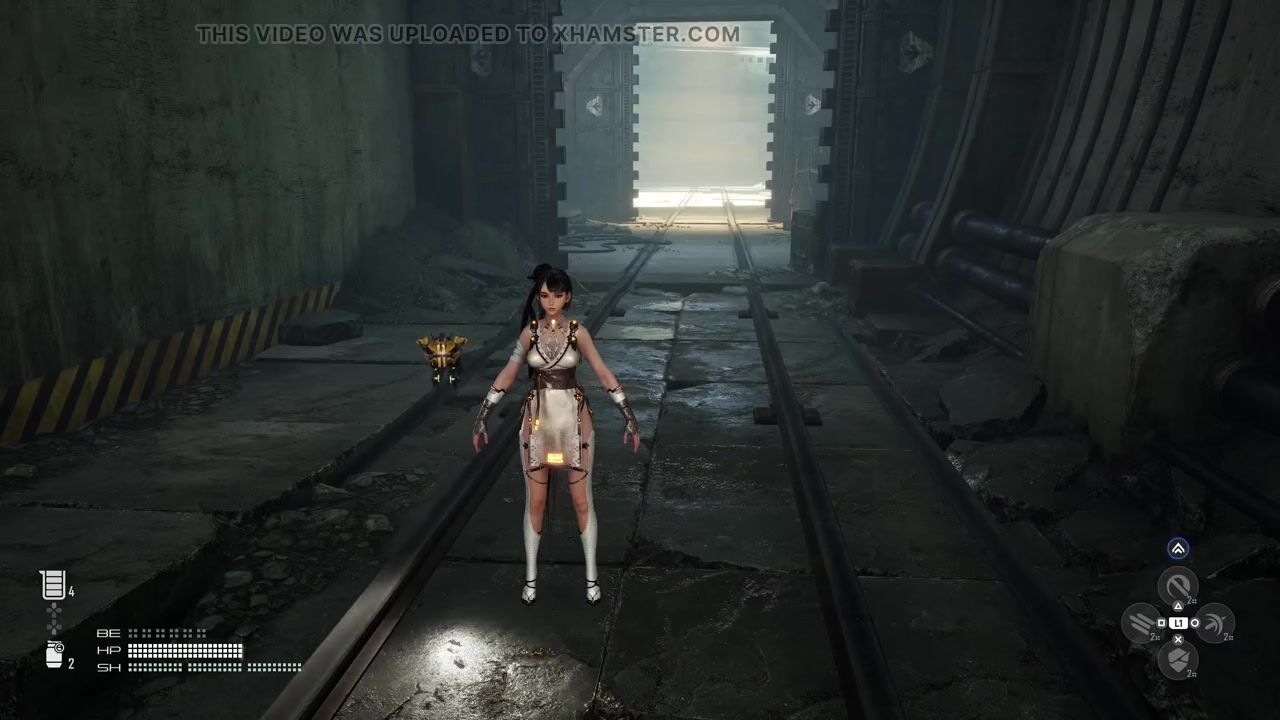Activate the arc slash beta skill icon

(x=1214, y=623)
